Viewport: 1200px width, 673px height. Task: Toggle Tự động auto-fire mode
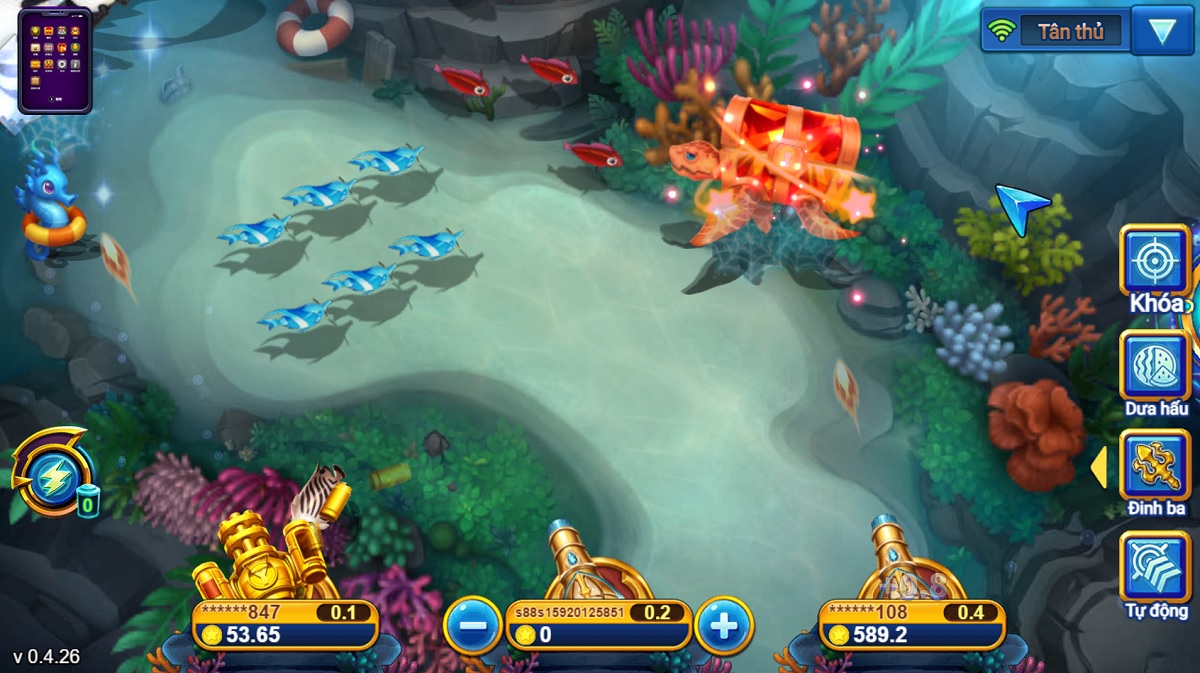pos(1155,567)
